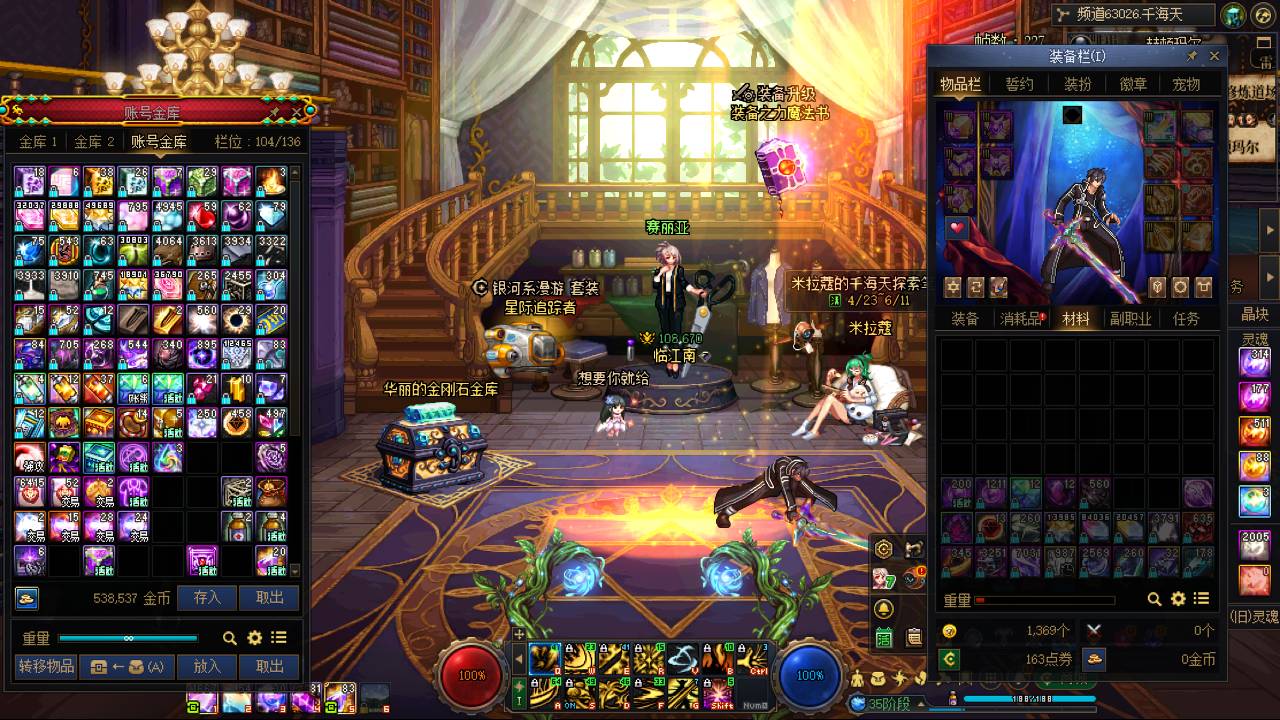Click the 转移物品 transfer items button

[46, 666]
